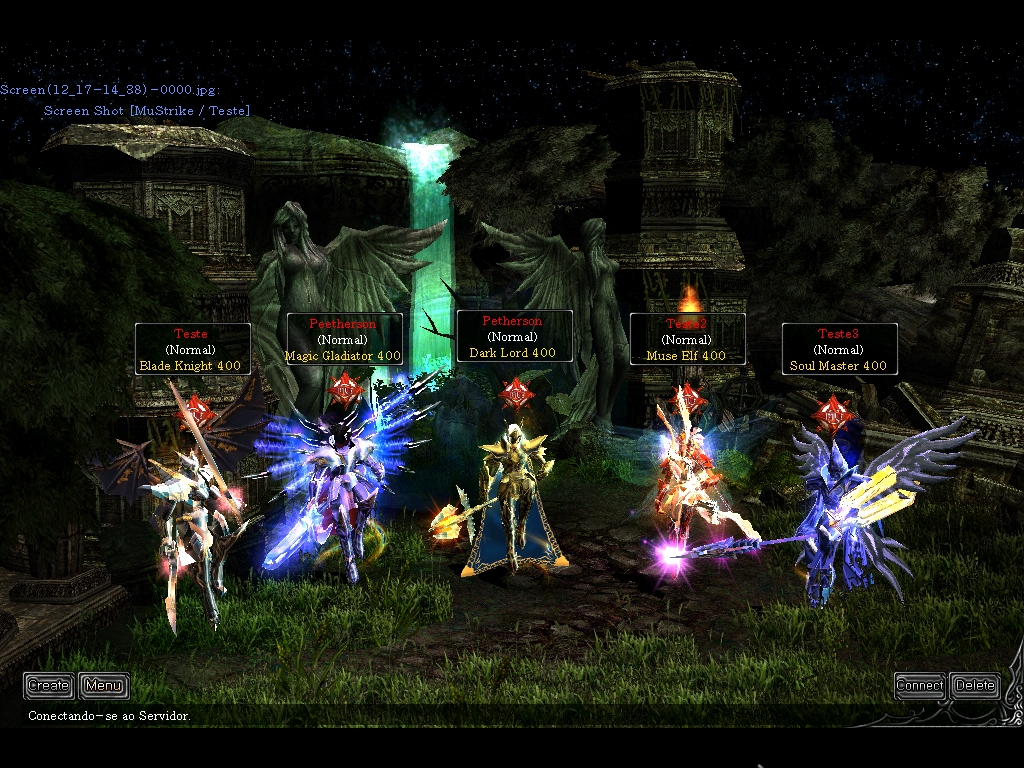Delete the selected character
This screenshot has height=768, width=1024.
point(975,685)
